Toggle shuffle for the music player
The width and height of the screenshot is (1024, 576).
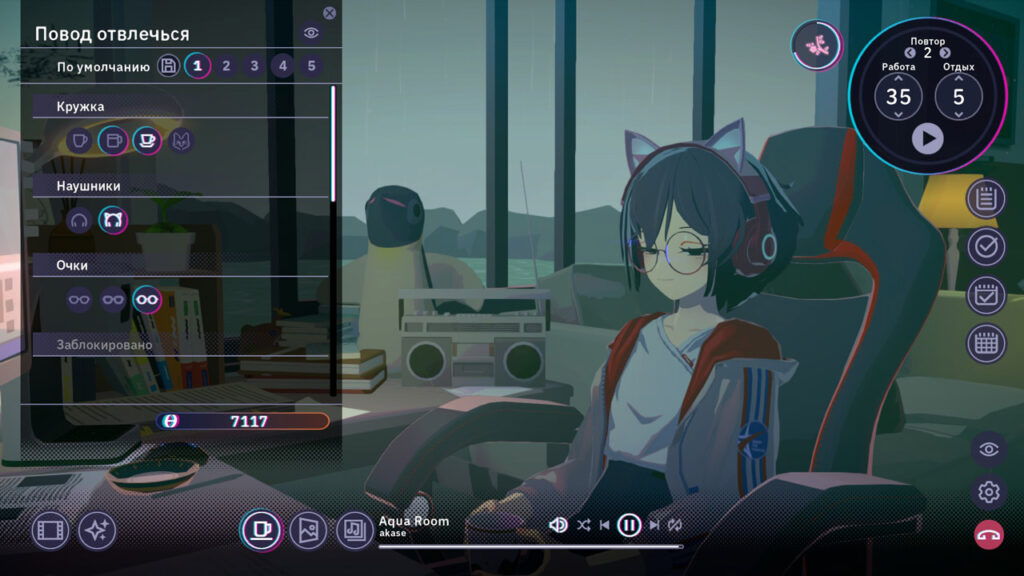[584, 524]
